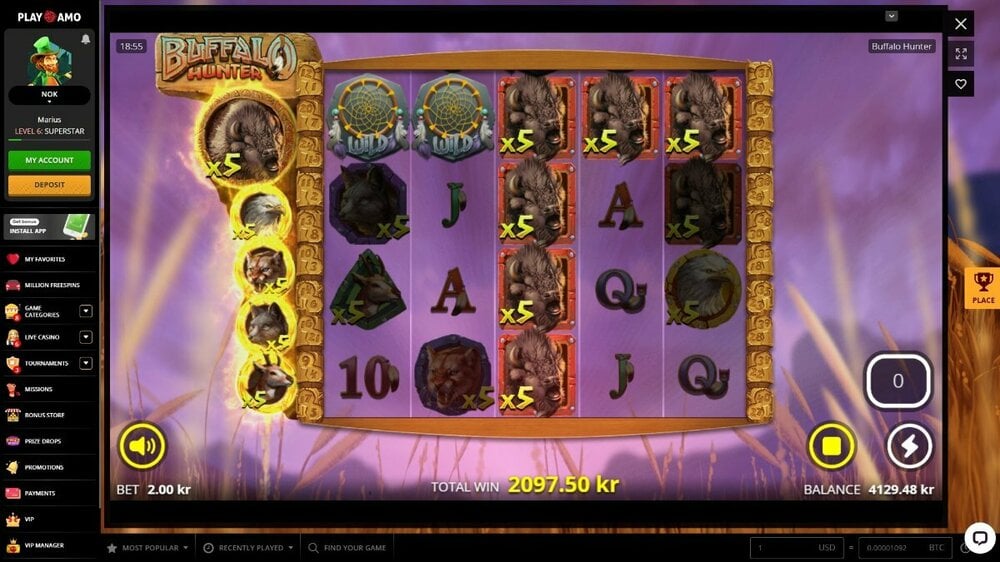Open the Million Freespins page
This screenshot has height=562, width=1000.
pyautogui.click(x=50, y=286)
